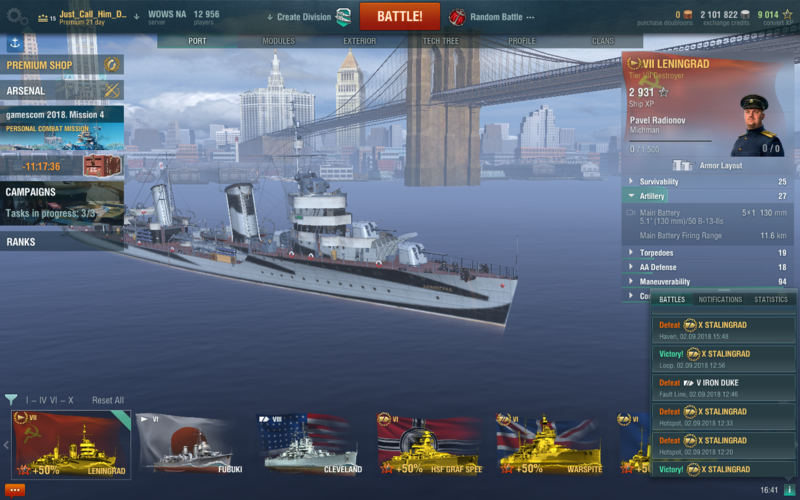The height and width of the screenshot is (500, 800).
Task: Click the red BATTLE! button
Action: 399,16
